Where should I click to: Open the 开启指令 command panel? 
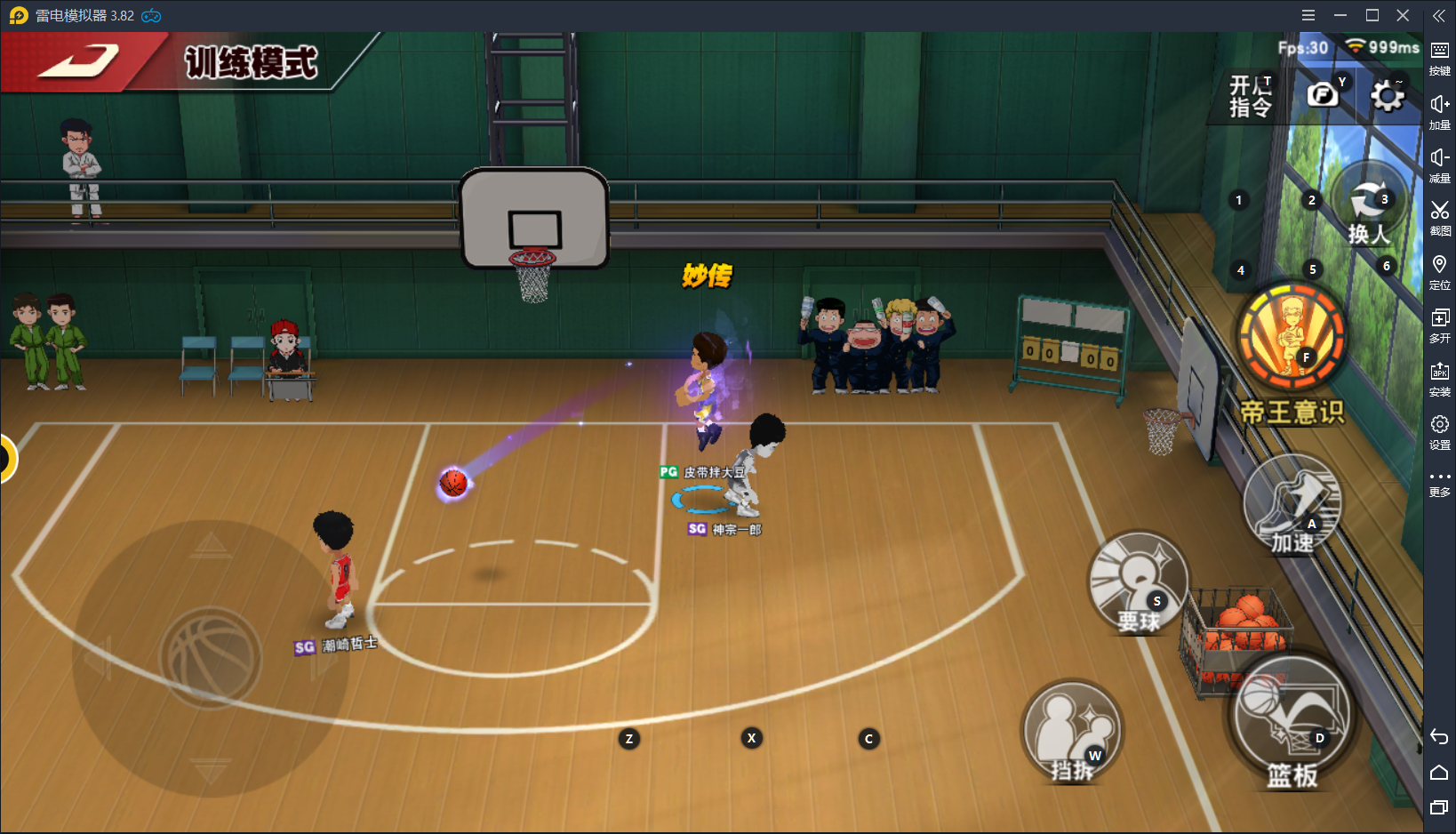(1251, 96)
